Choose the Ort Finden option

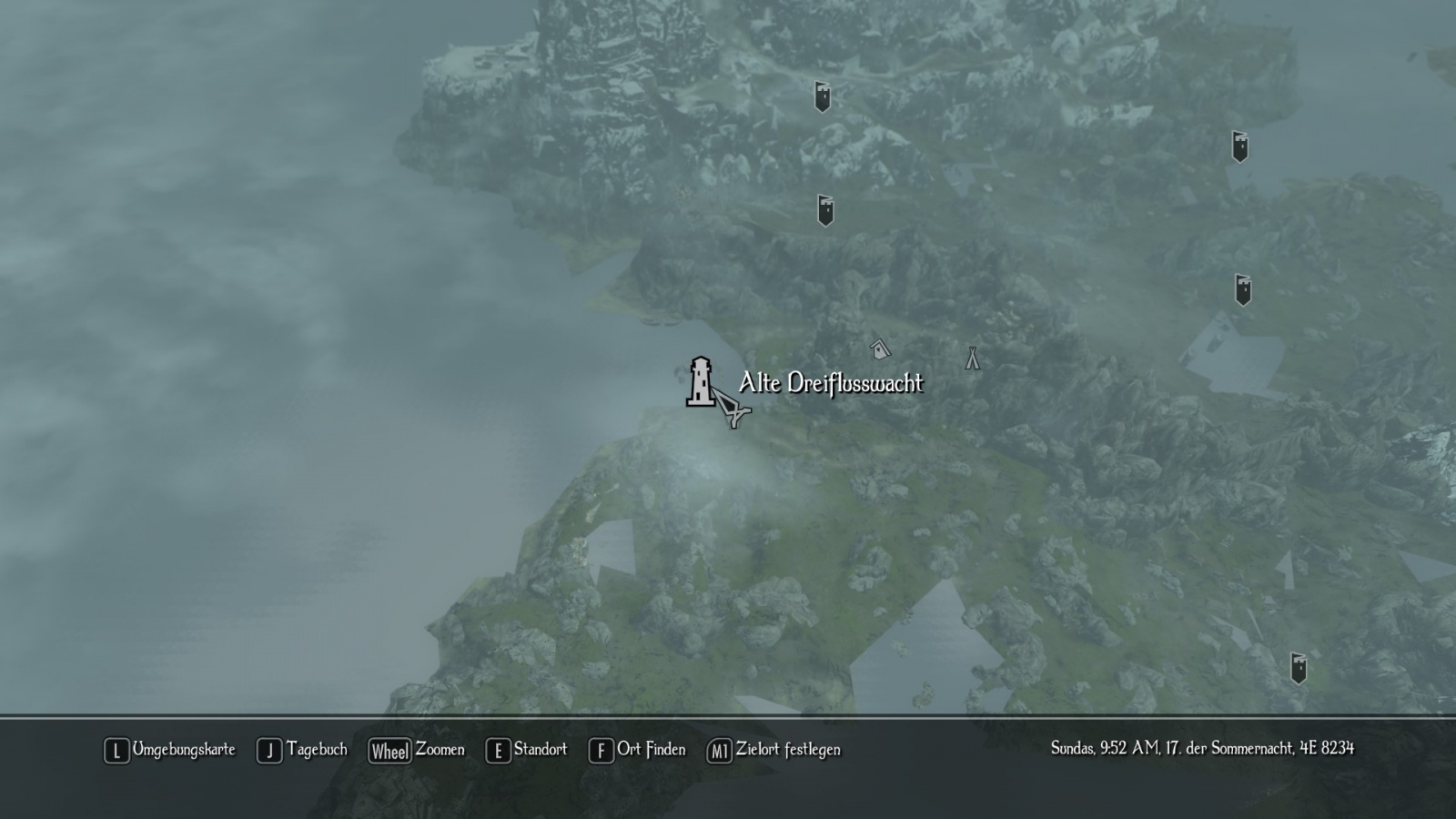pyautogui.click(x=638, y=750)
